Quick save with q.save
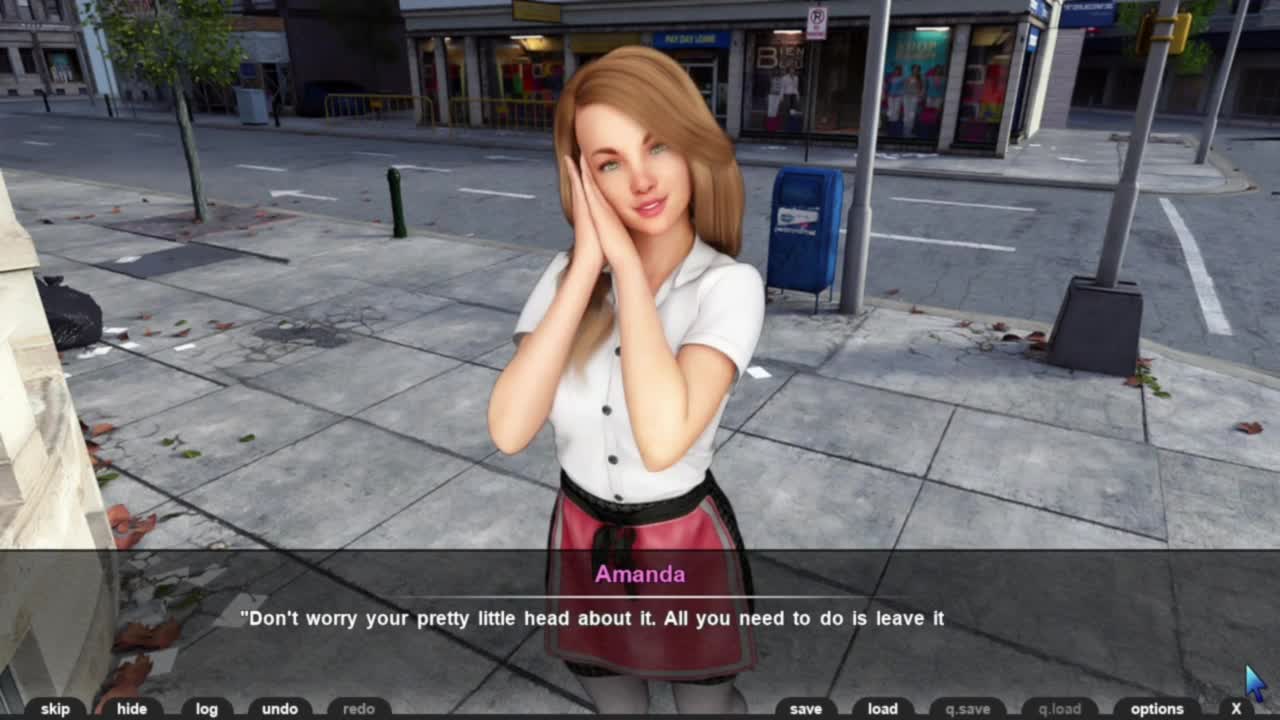This screenshot has width=1280, height=720. coord(967,709)
